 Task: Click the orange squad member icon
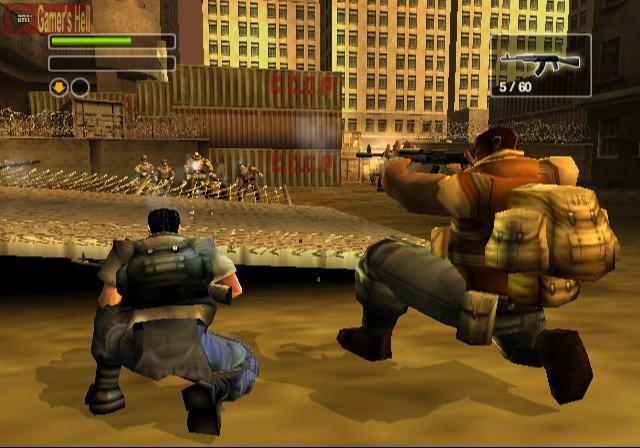(x=60, y=87)
